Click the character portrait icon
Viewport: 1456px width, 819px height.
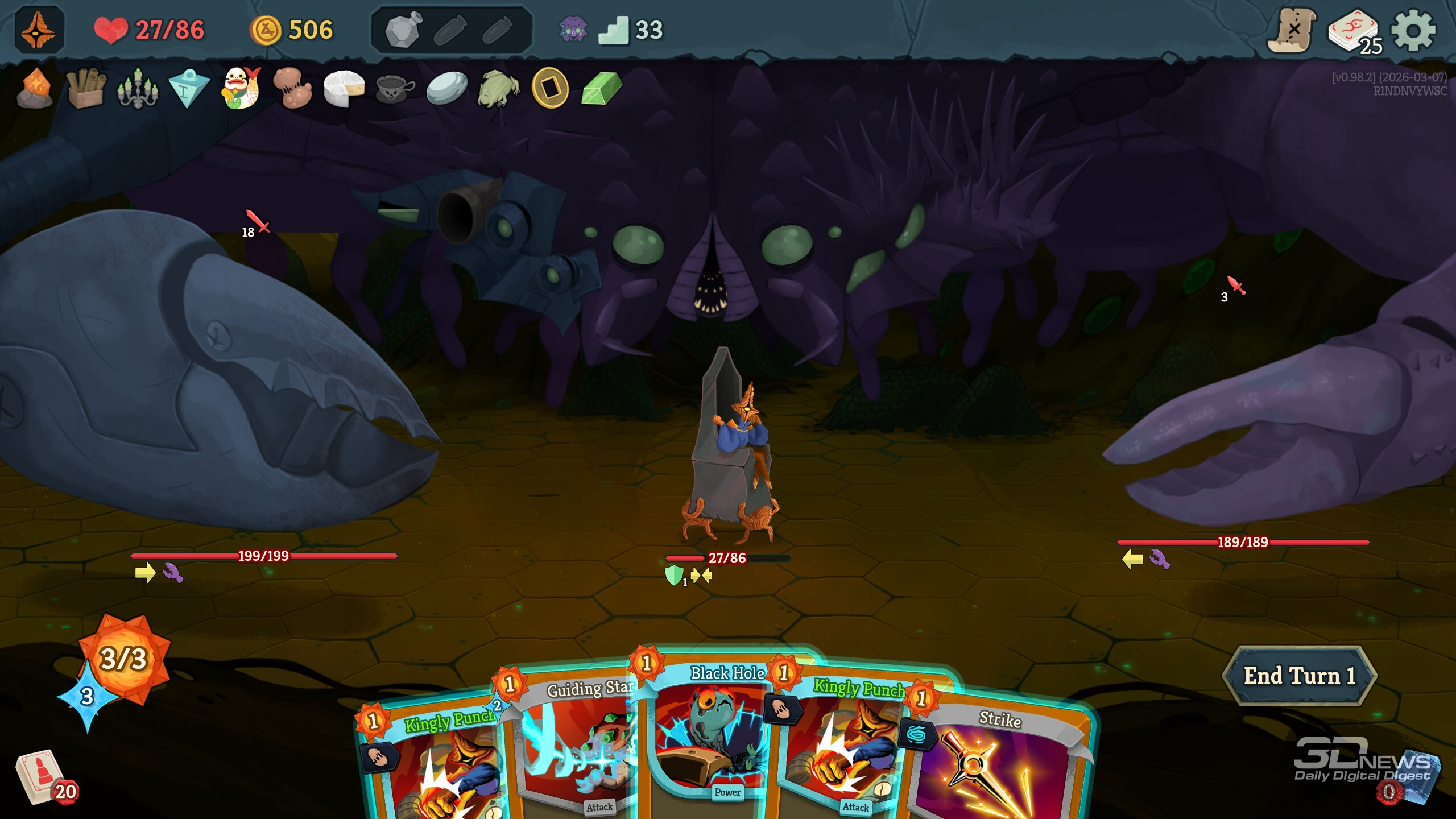click(39, 30)
